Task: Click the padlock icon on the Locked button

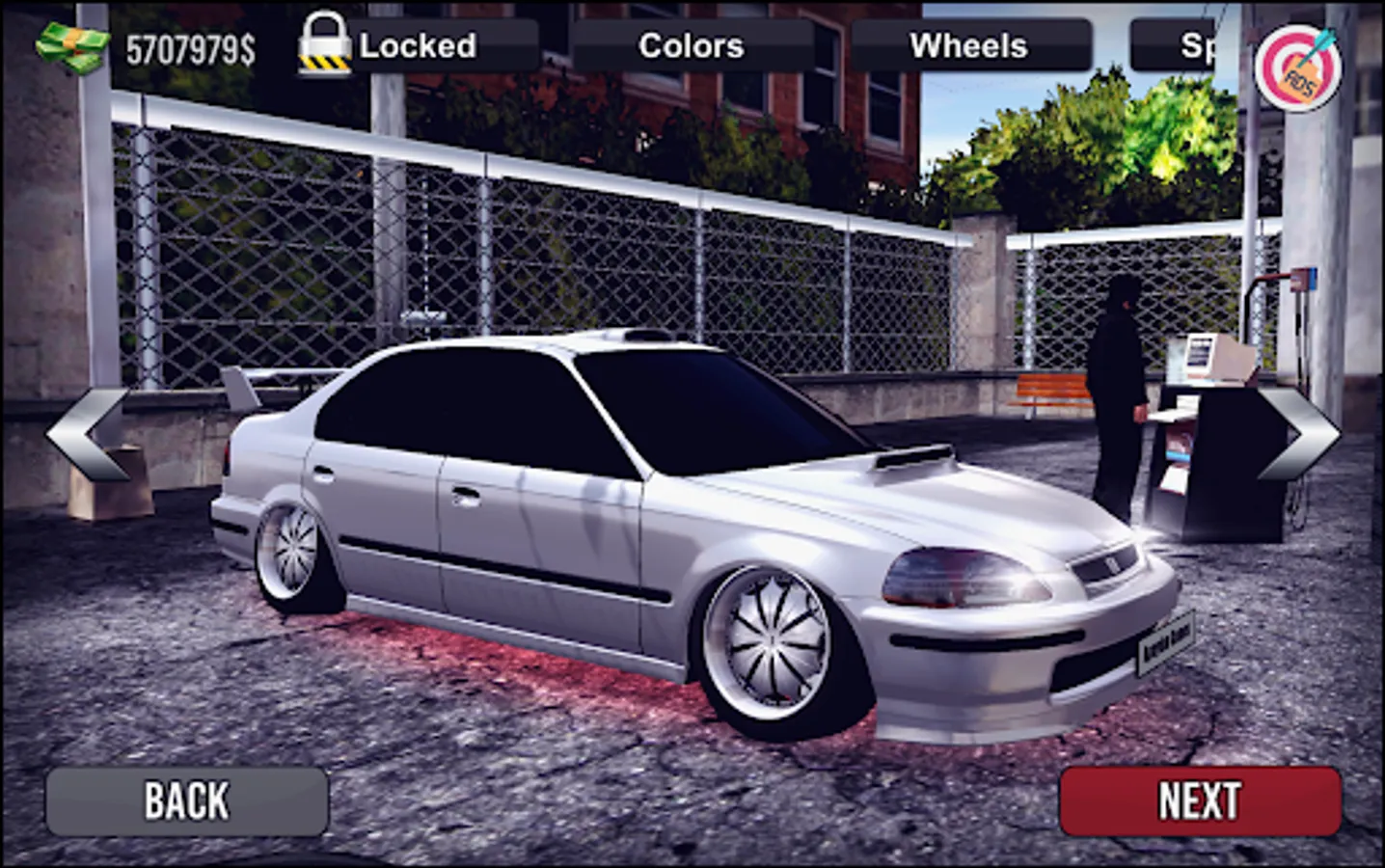Action: tap(326, 43)
